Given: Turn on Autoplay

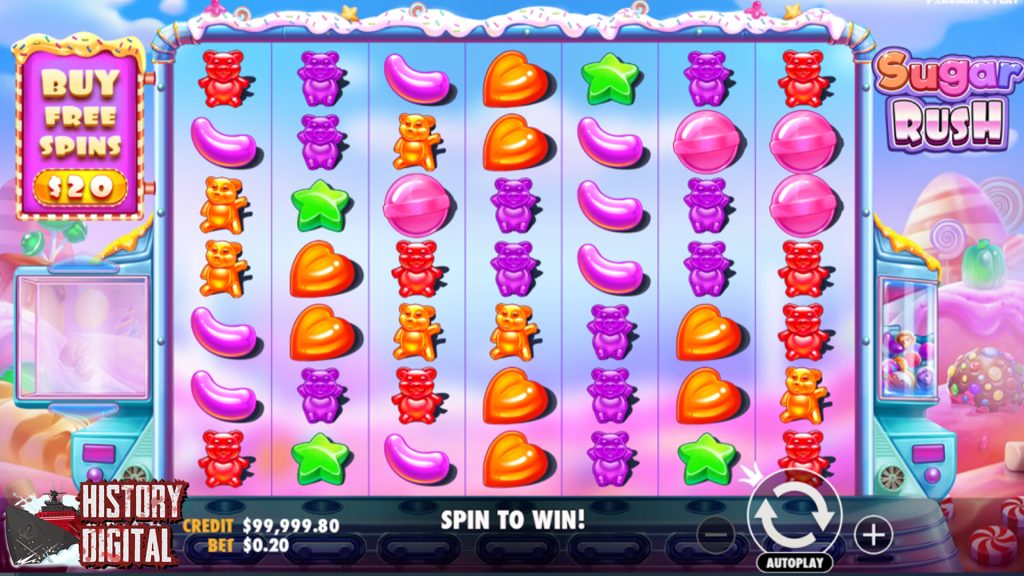Looking at the screenshot, I should 794,563.
